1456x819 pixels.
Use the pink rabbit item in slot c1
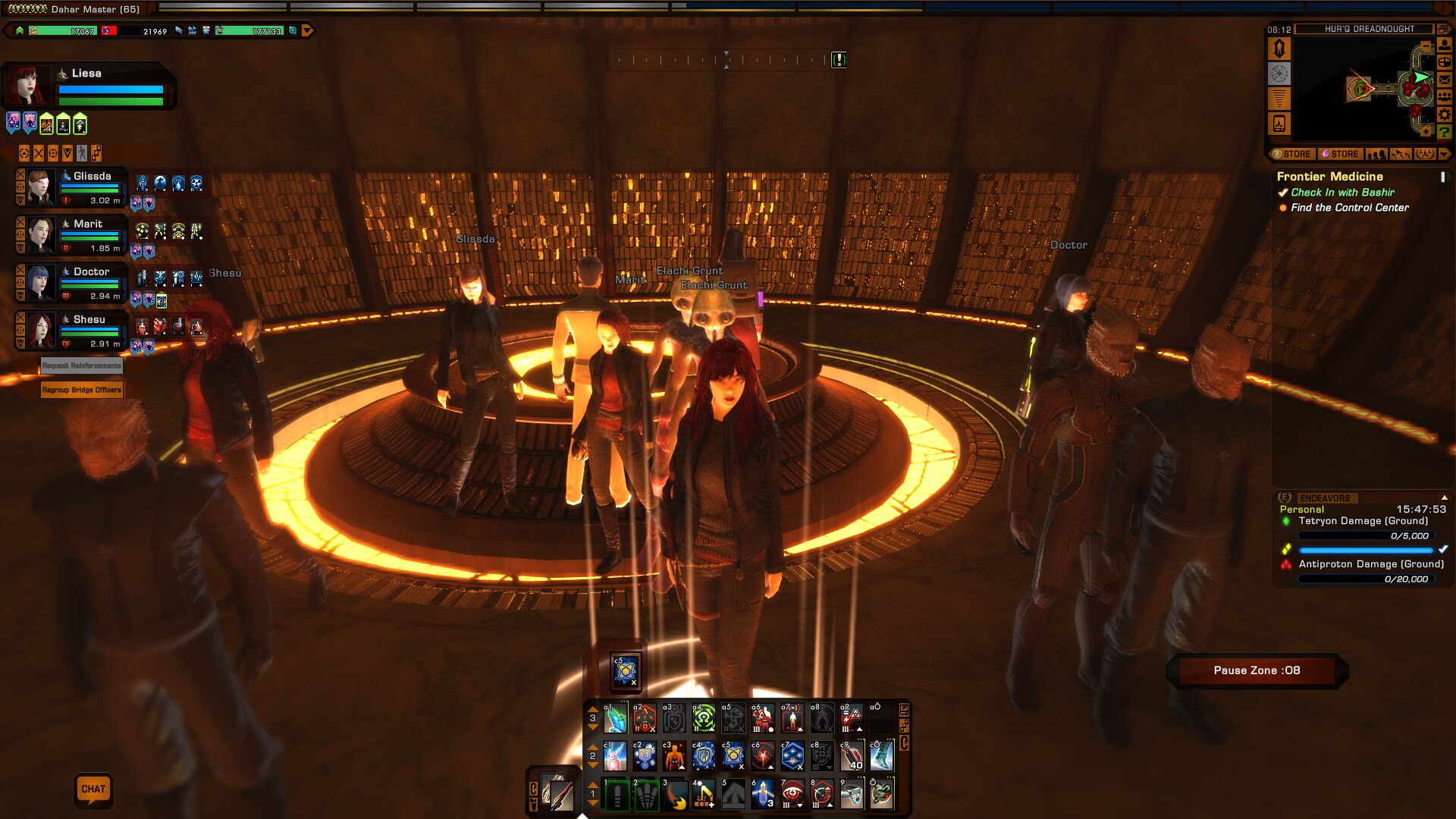pyautogui.click(x=615, y=756)
